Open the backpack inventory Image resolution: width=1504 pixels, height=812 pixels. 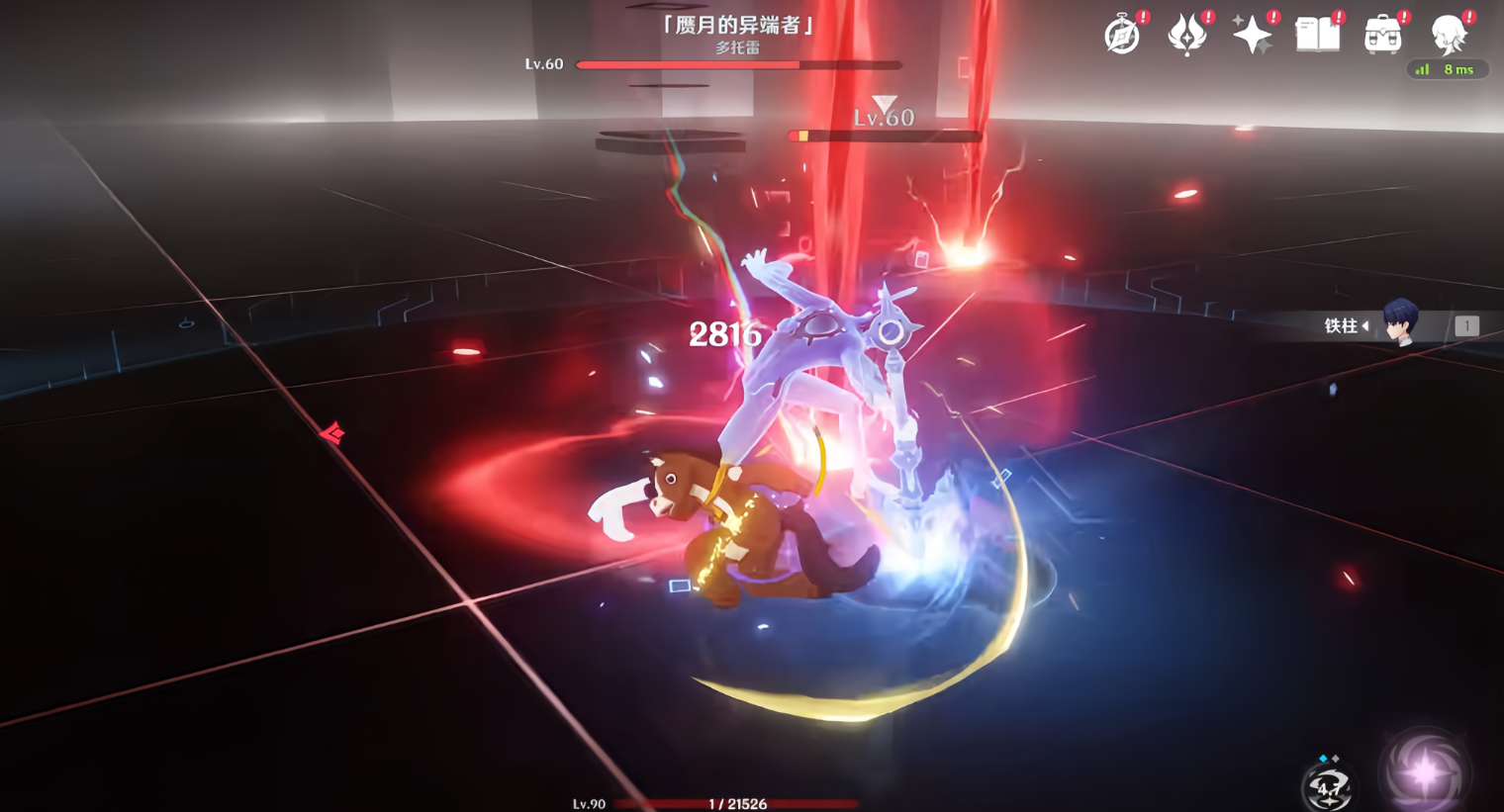pyautogui.click(x=1382, y=36)
